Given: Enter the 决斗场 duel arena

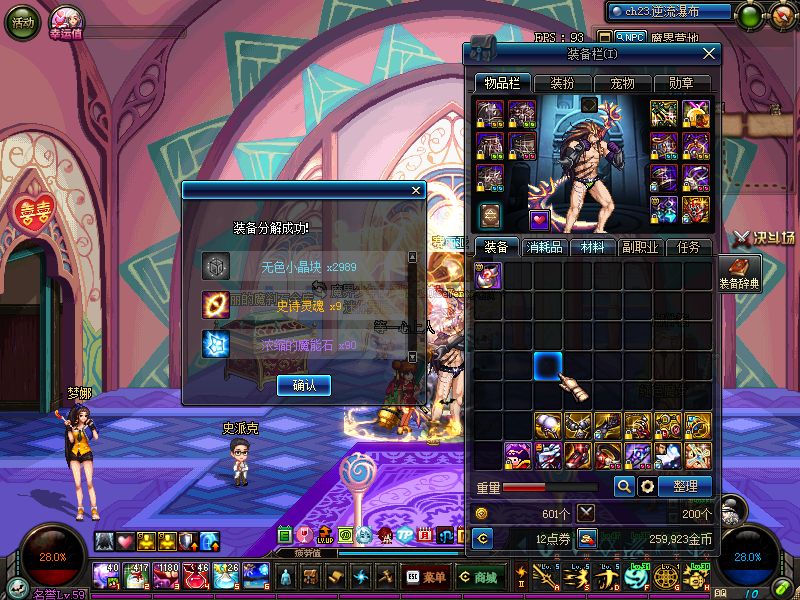Looking at the screenshot, I should pos(763,238).
